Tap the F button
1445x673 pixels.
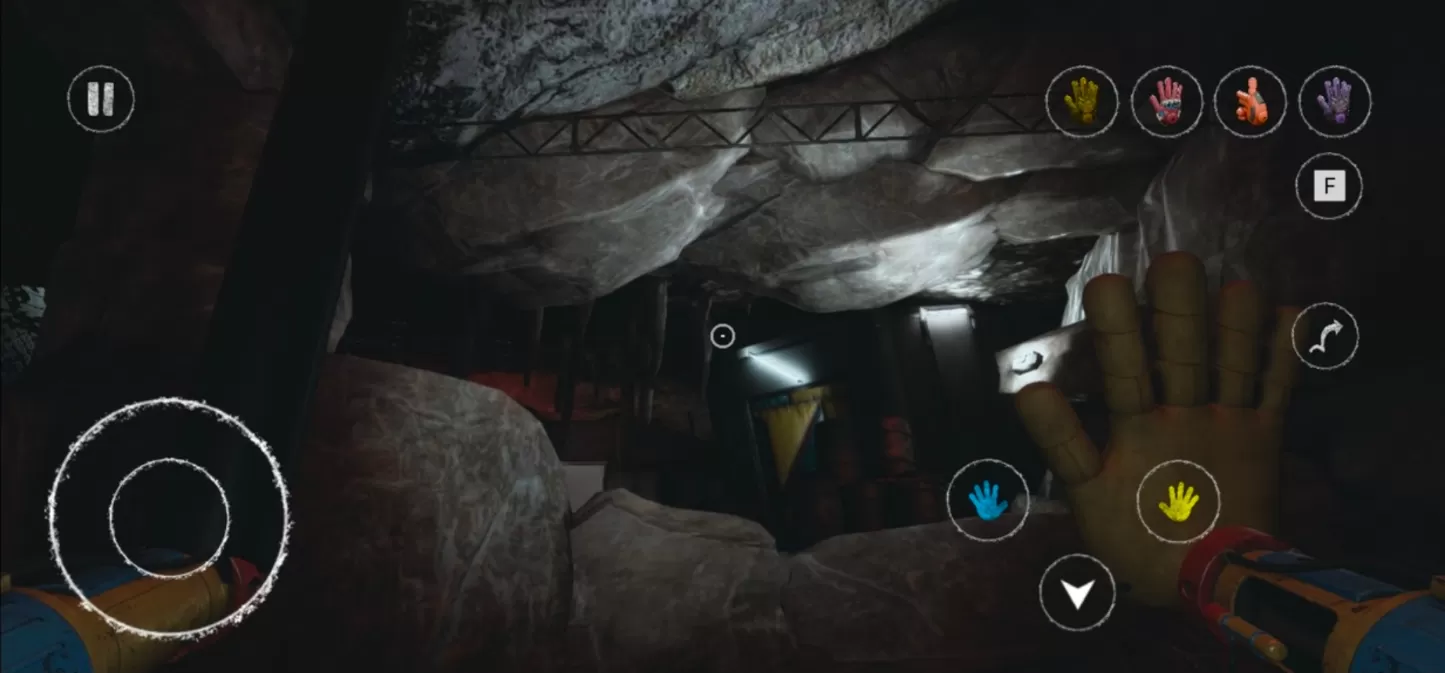click(1329, 186)
